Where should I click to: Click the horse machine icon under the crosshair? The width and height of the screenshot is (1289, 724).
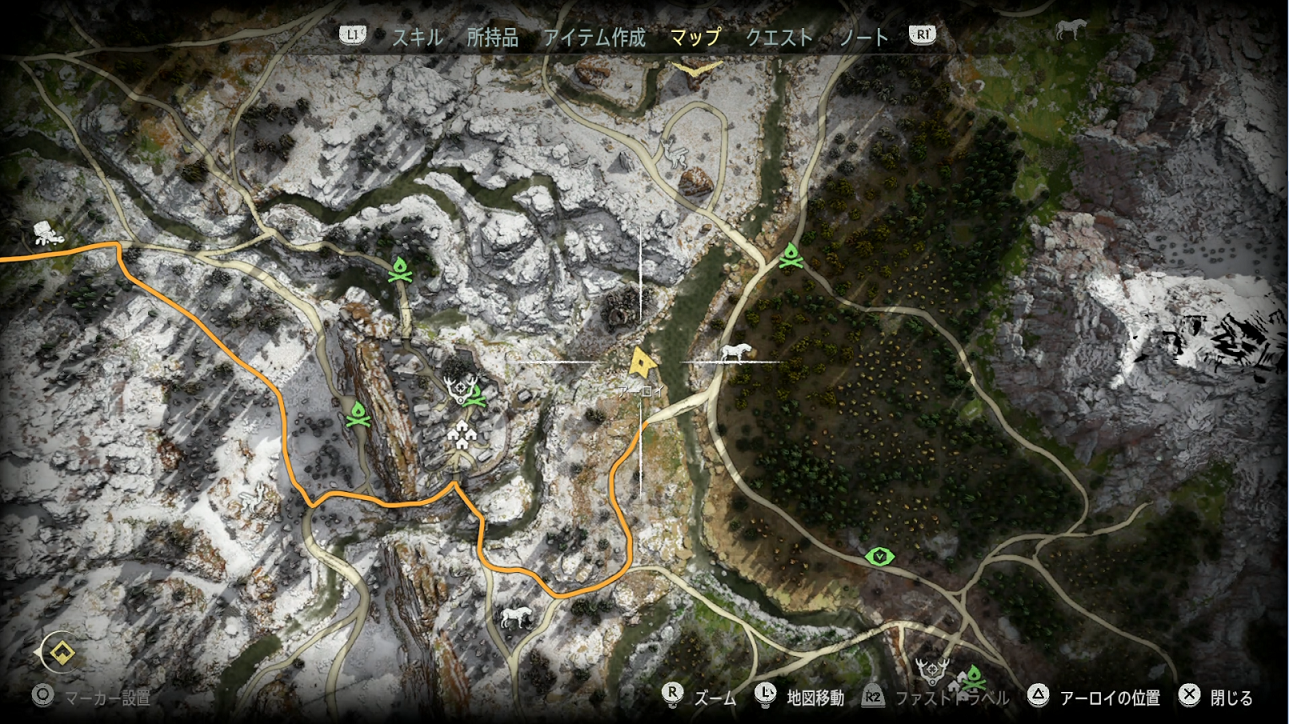pos(735,352)
